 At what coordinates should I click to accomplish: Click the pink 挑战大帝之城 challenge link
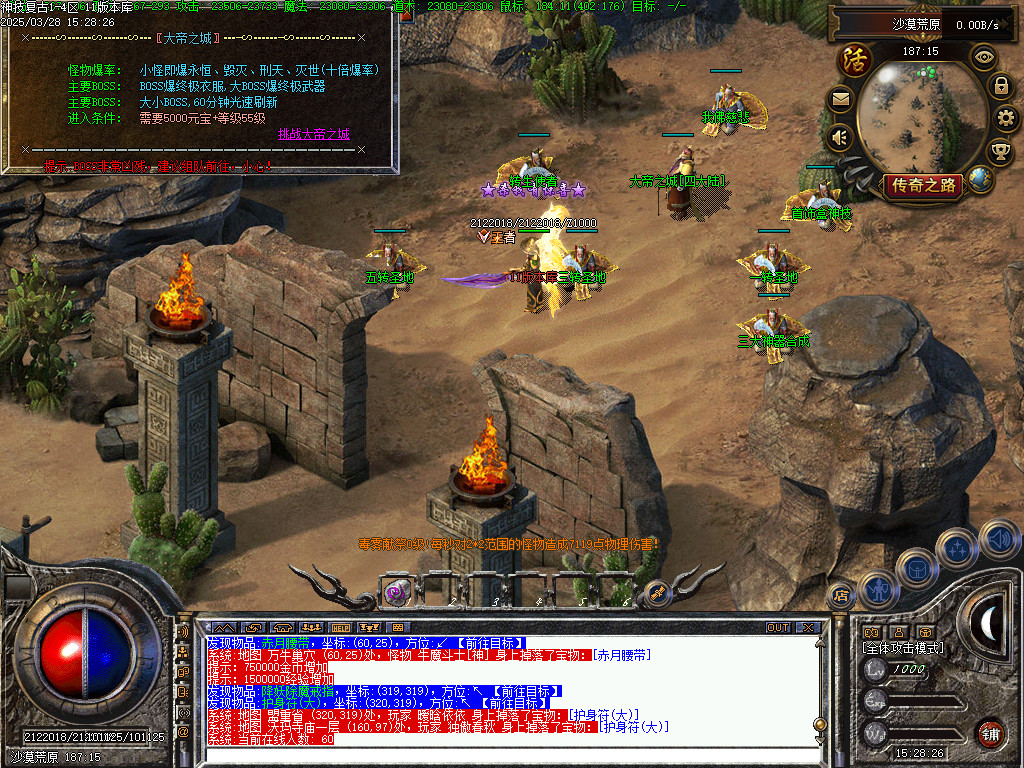(314, 134)
